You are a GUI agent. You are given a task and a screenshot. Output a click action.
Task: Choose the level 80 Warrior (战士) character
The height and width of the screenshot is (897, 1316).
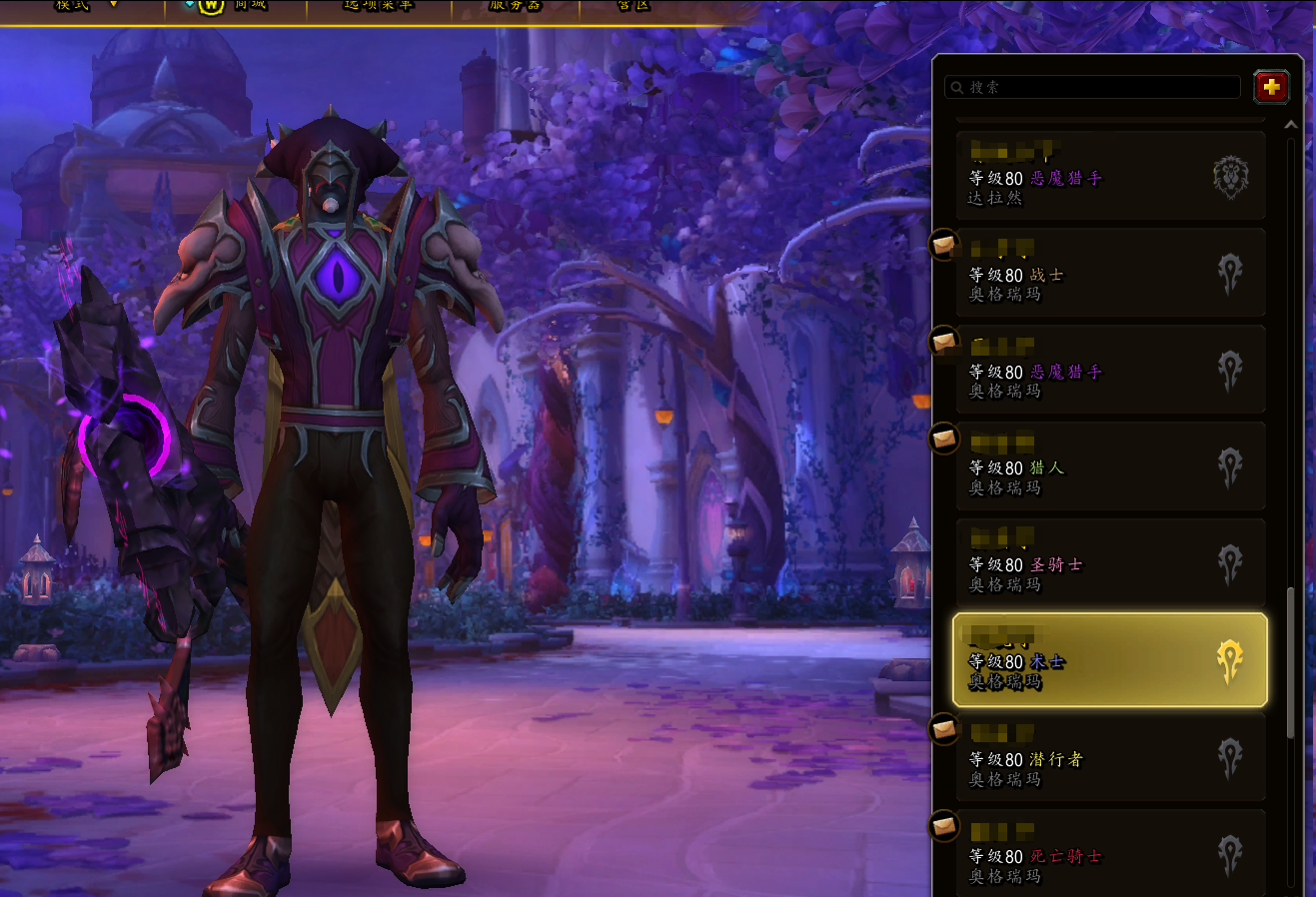[1109, 274]
